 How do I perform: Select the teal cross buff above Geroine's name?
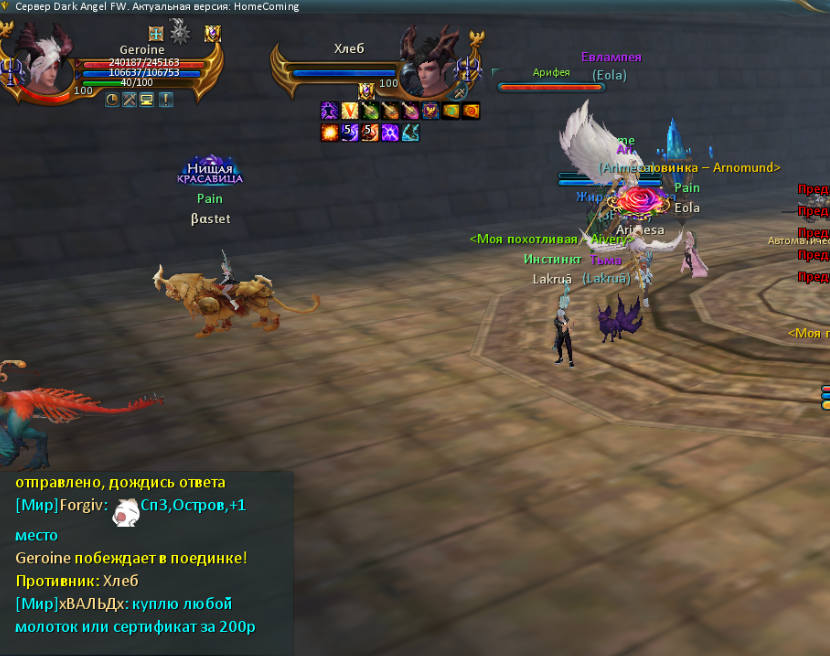click(156, 34)
